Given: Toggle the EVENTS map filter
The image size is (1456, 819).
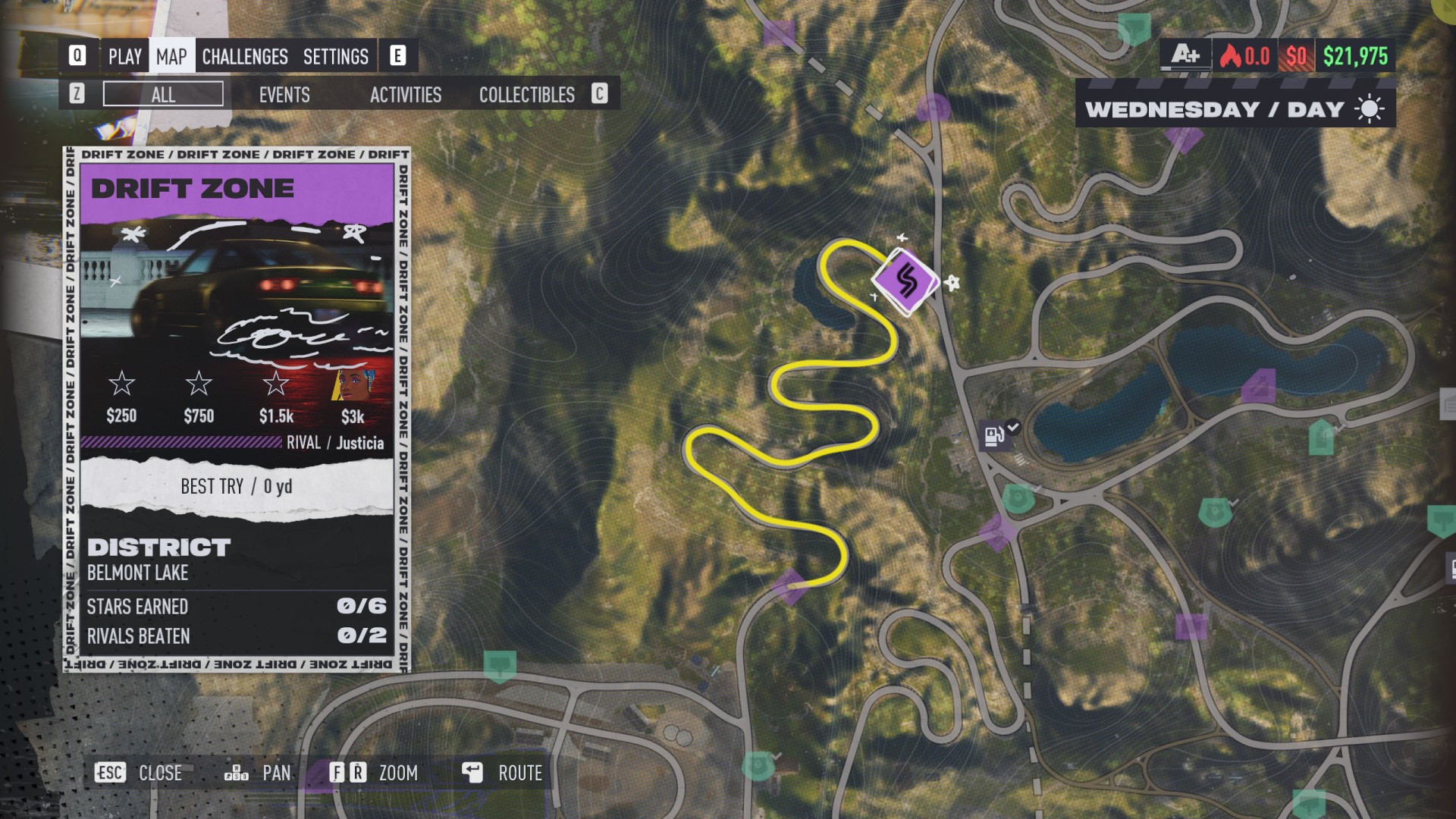Looking at the screenshot, I should pos(284,96).
